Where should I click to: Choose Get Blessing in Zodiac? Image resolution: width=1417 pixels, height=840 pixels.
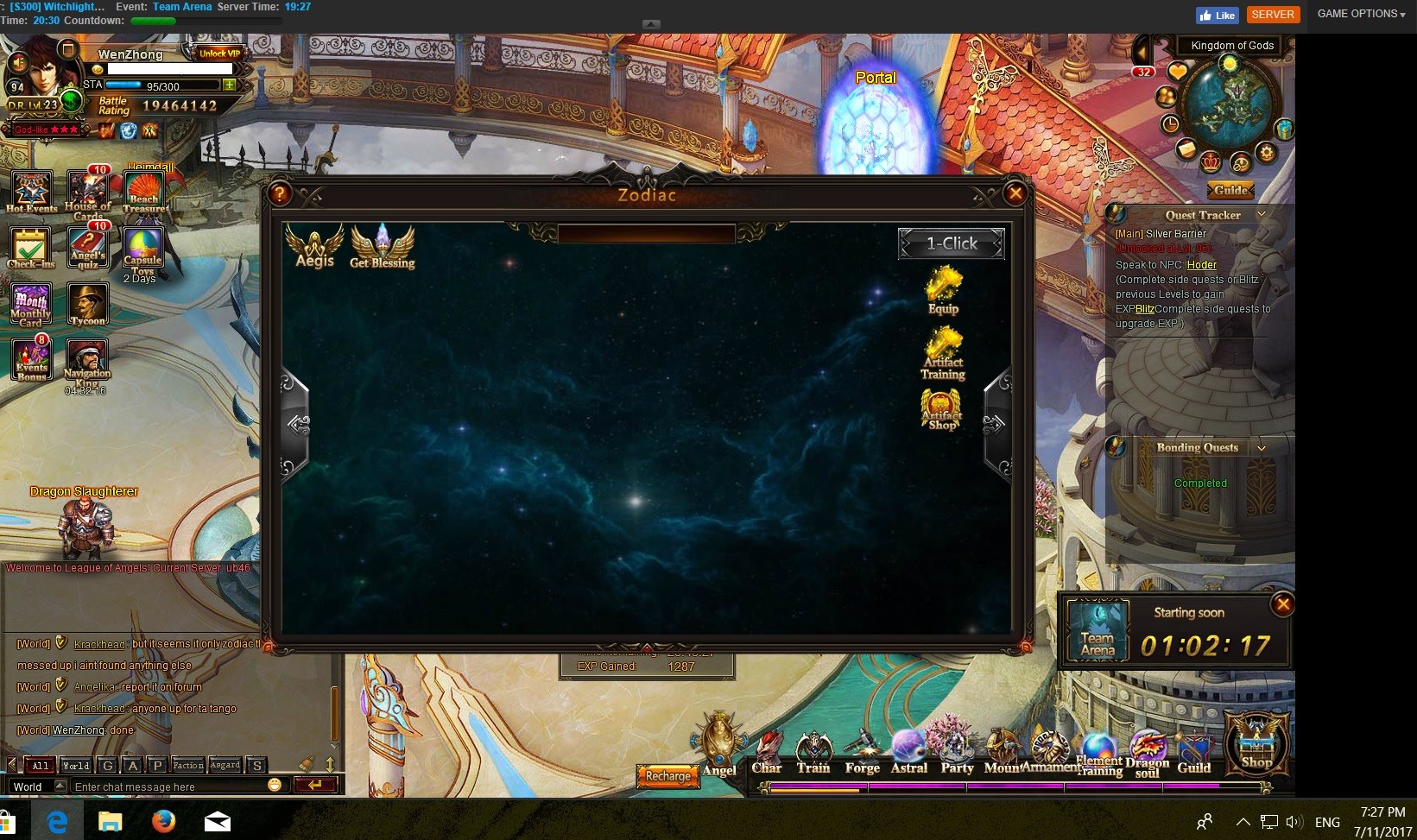pos(382,247)
